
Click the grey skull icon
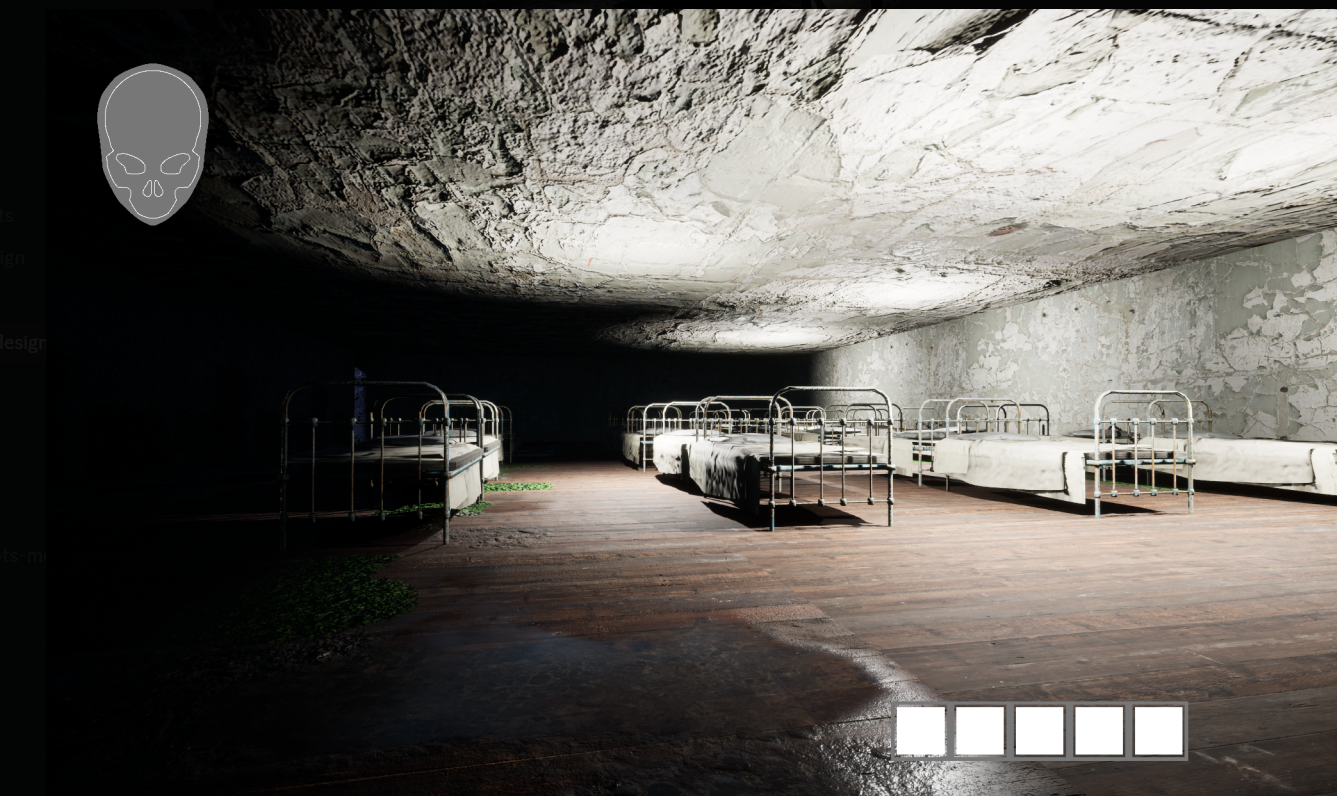point(152,142)
